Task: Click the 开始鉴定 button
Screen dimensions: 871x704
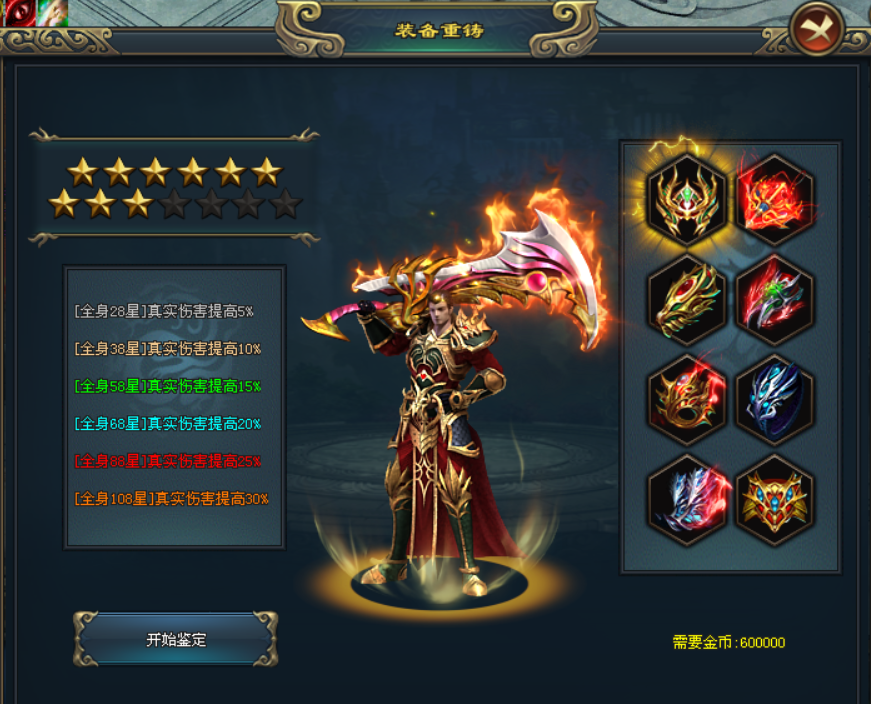Action: pos(176,640)
